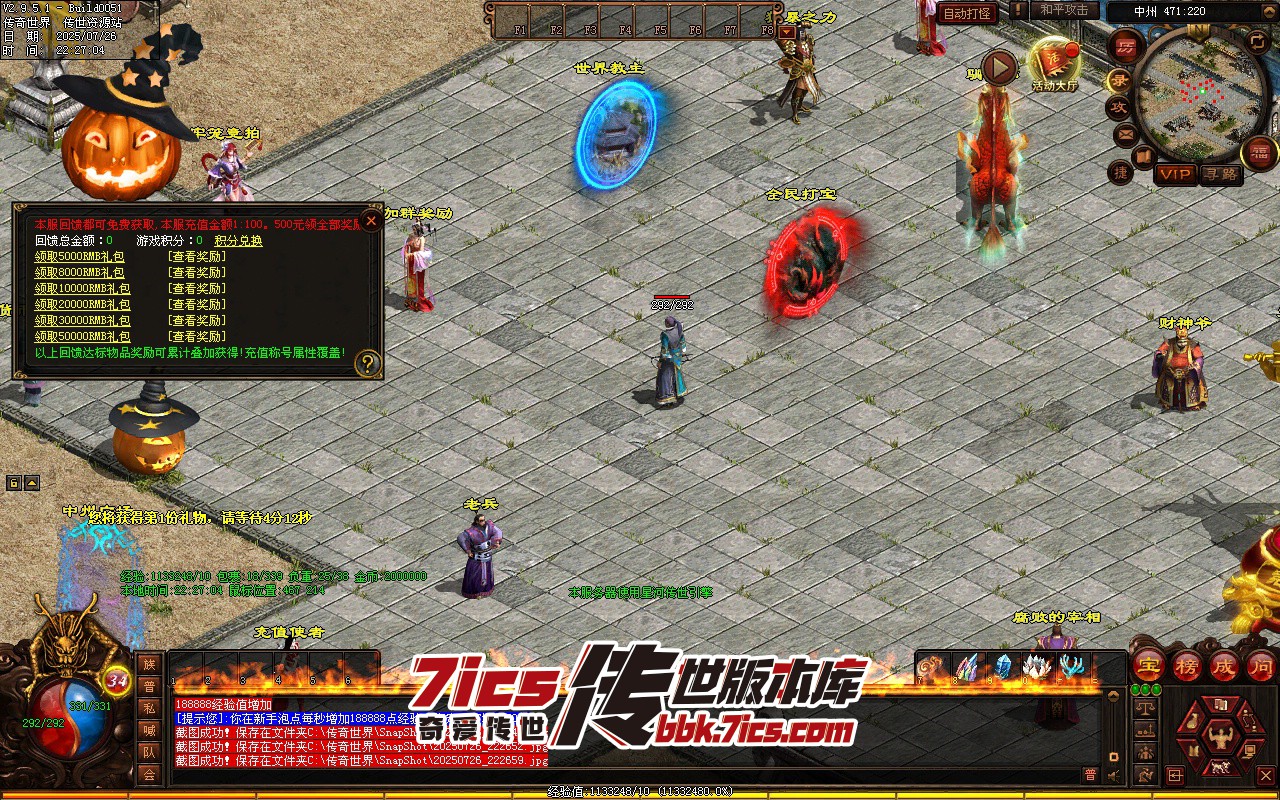Open the question mark help button
This screenshot has height=800, width=1280.
[368, 363]
